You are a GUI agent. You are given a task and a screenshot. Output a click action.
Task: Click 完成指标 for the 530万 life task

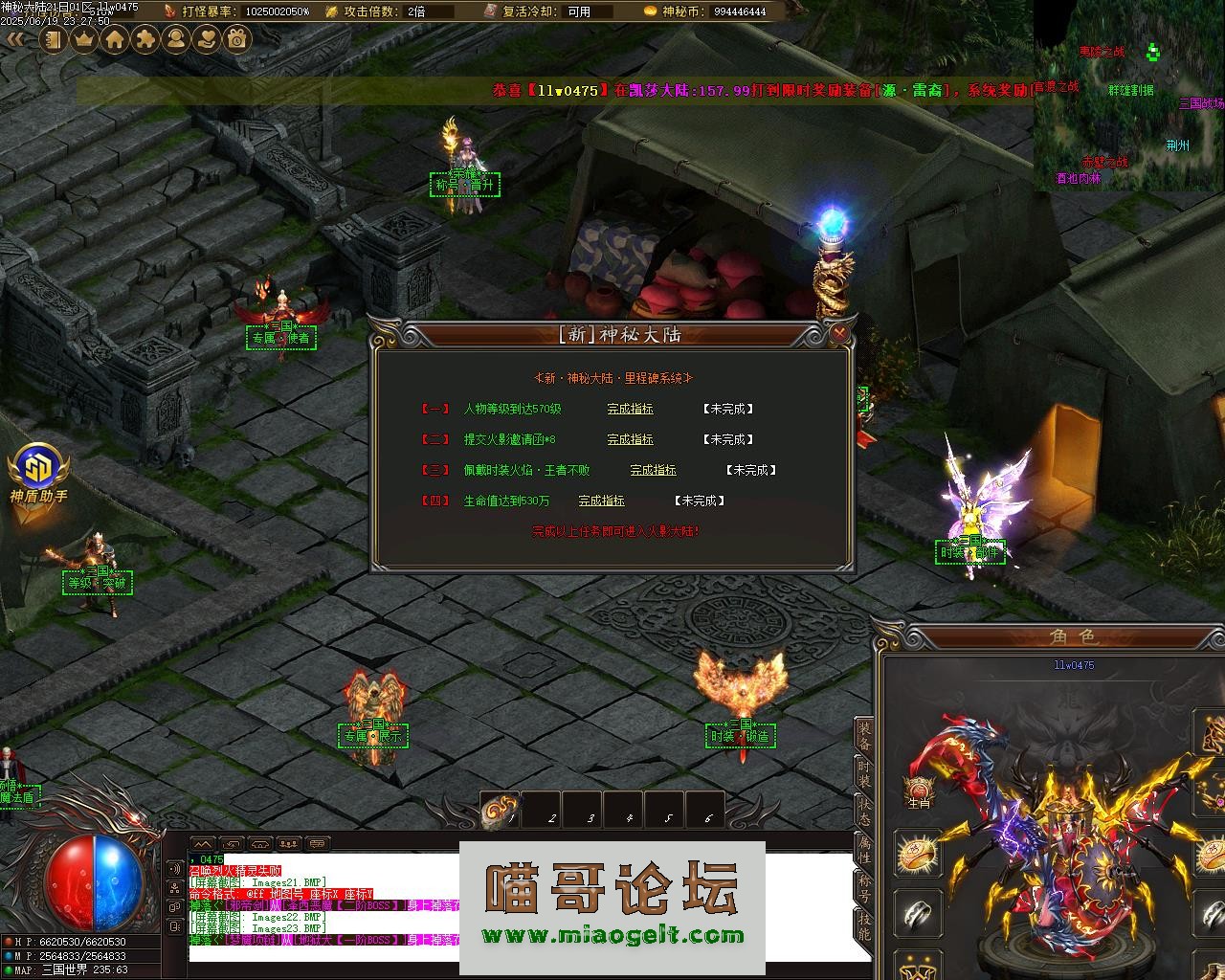(601, 501)
